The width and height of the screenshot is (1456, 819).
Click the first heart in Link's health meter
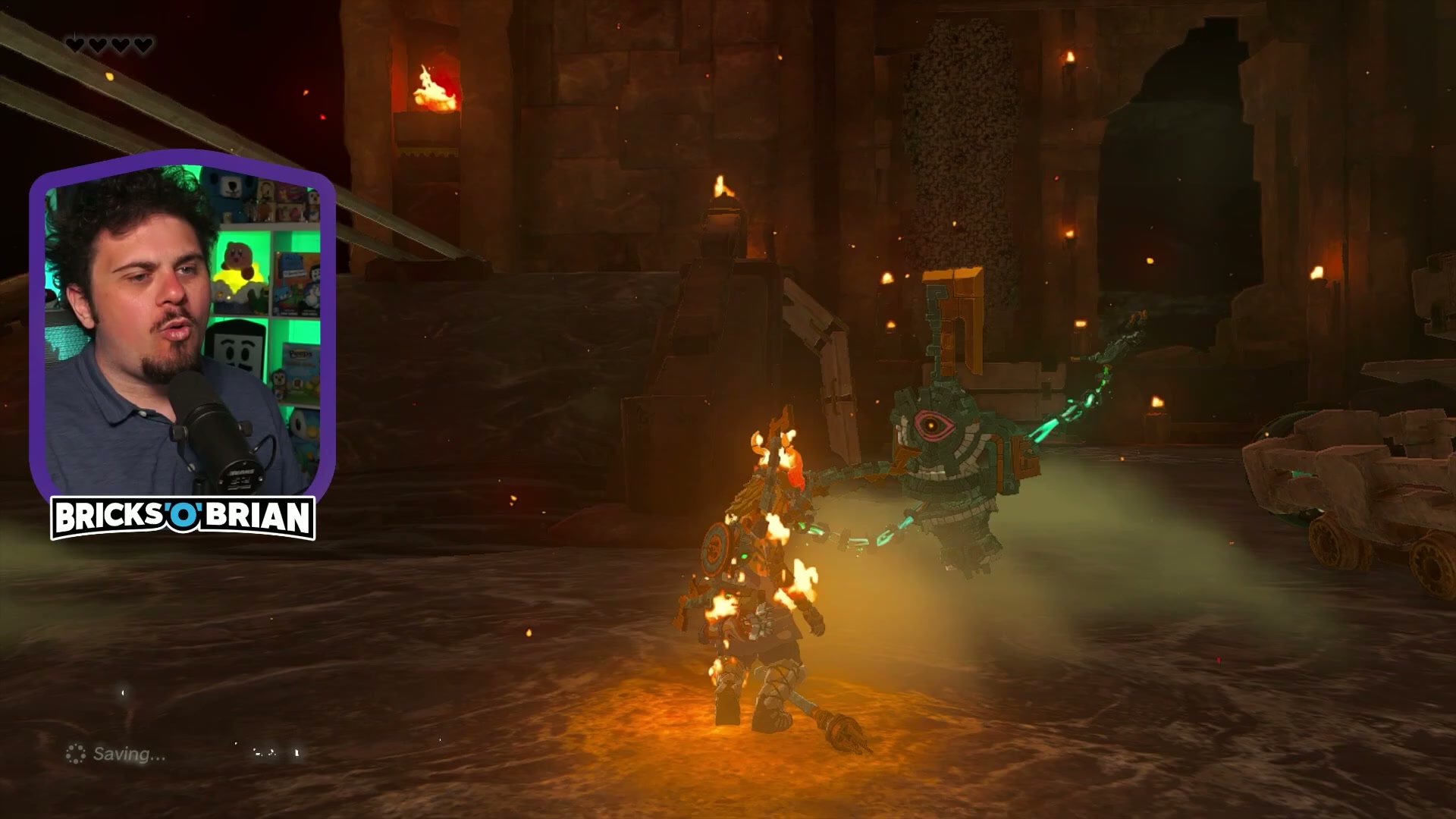point(75,44)
